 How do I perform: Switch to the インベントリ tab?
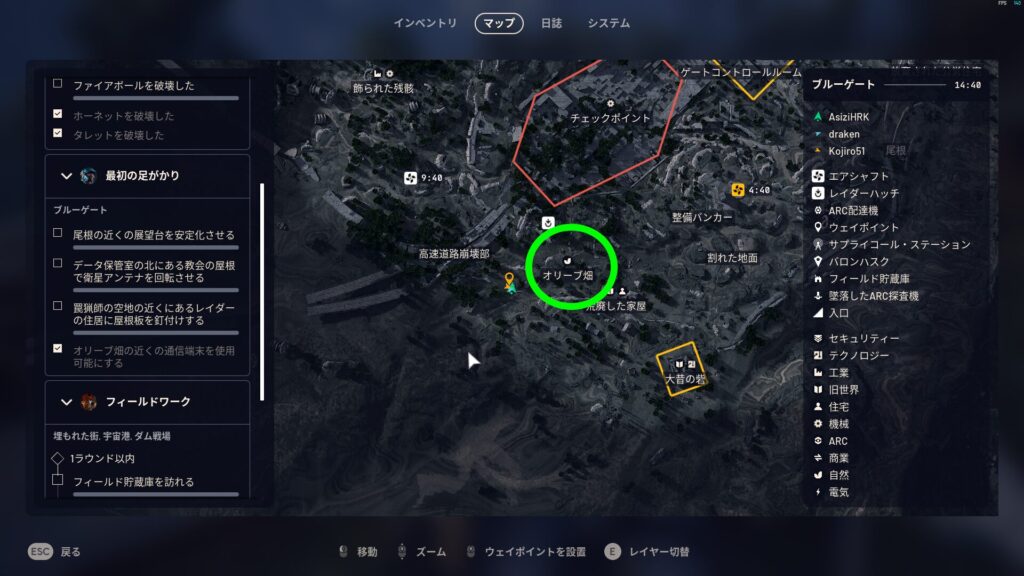[x=425, y=23]
